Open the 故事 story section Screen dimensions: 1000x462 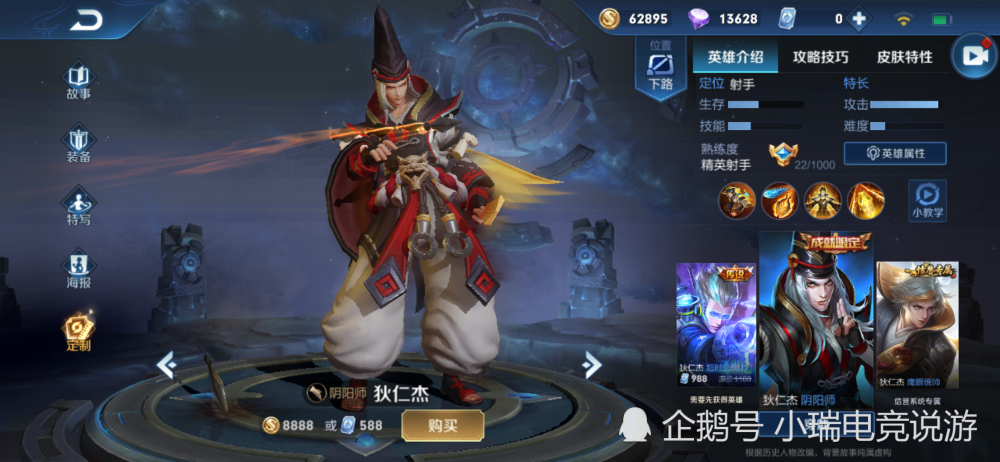[x=78, y=80]
